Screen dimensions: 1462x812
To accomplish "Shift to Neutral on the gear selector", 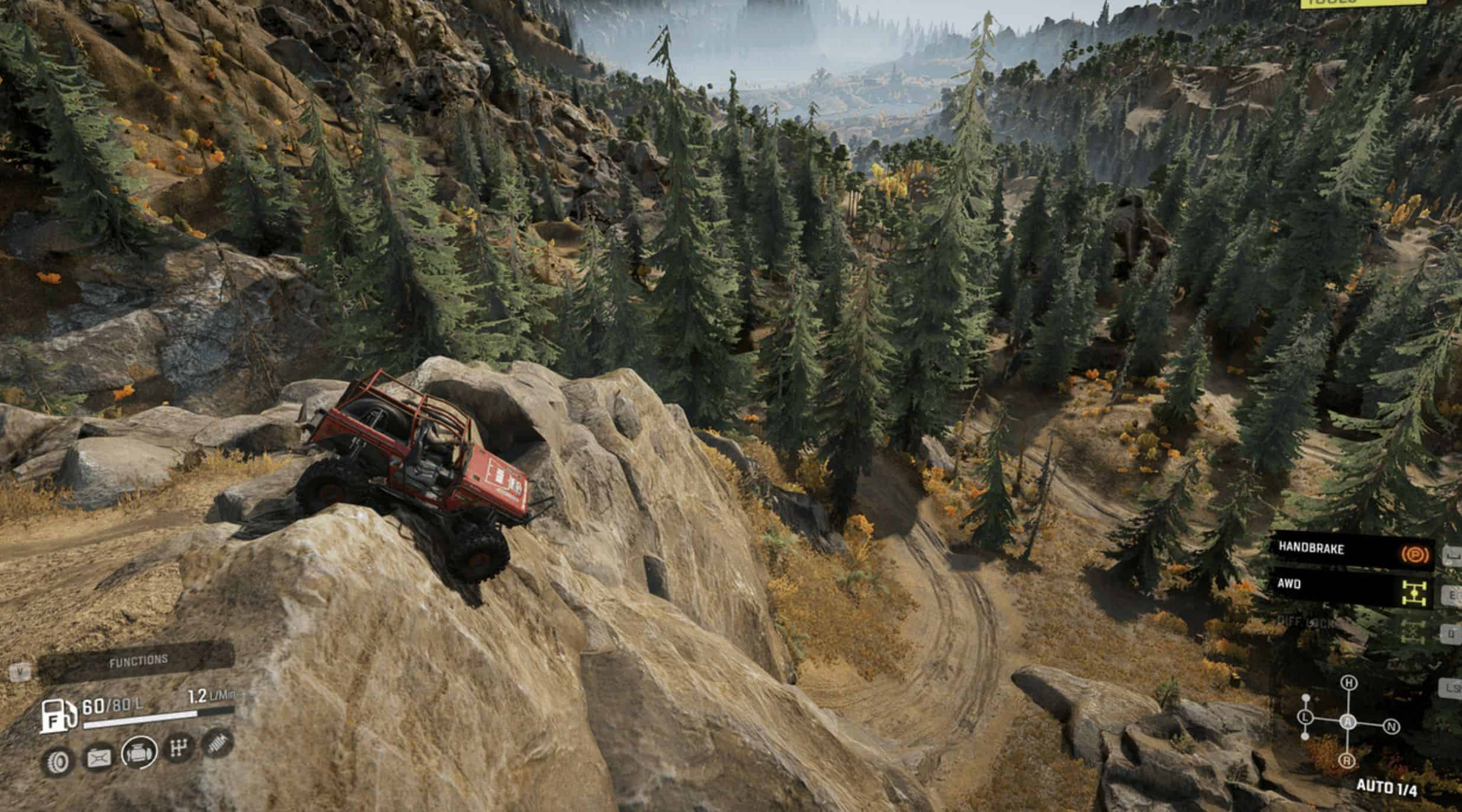I will [1392, 726].
